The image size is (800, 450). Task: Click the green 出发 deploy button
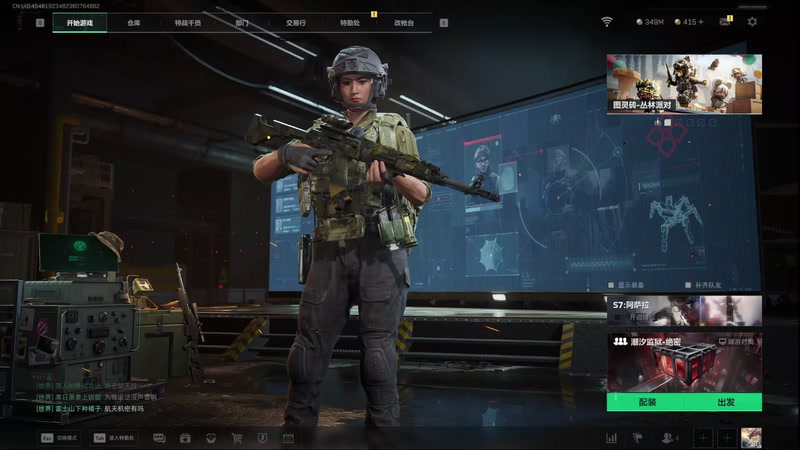(x=725, y=402)
